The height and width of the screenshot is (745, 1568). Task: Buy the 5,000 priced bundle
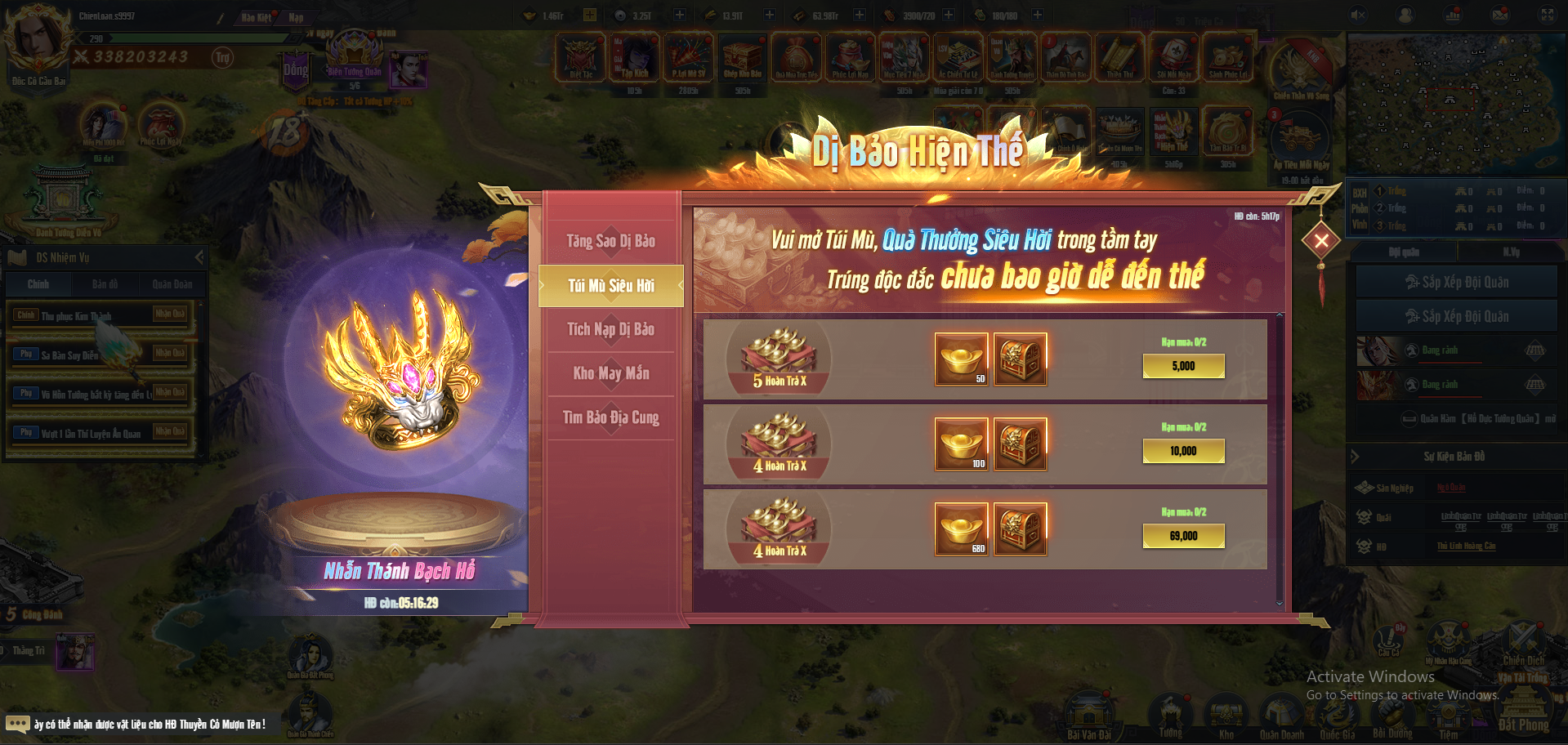(1183, 366)
